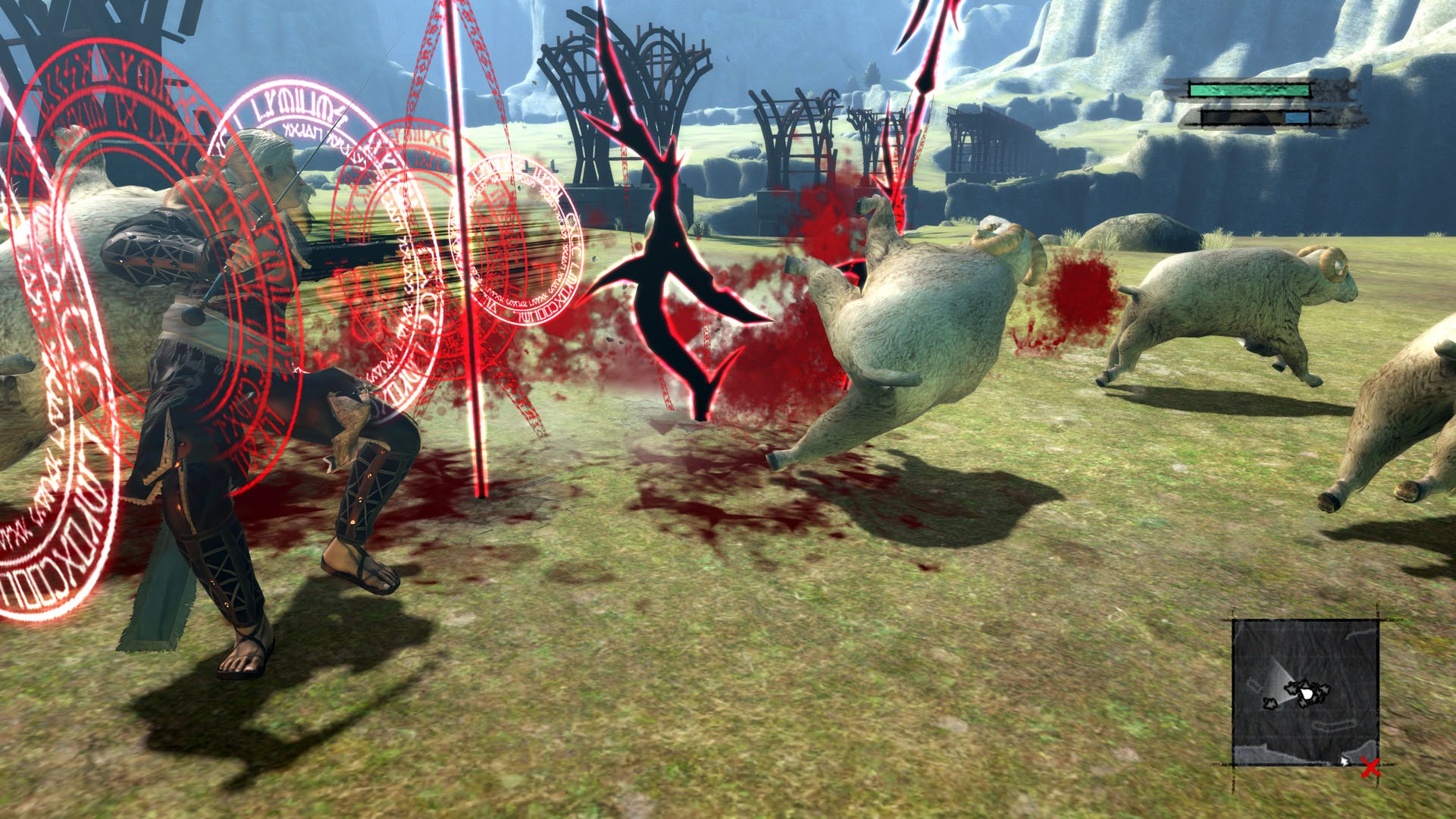1456x819 pixels.
Task: Select the red X objective marker on the minimap
Action: [1371, 767]
